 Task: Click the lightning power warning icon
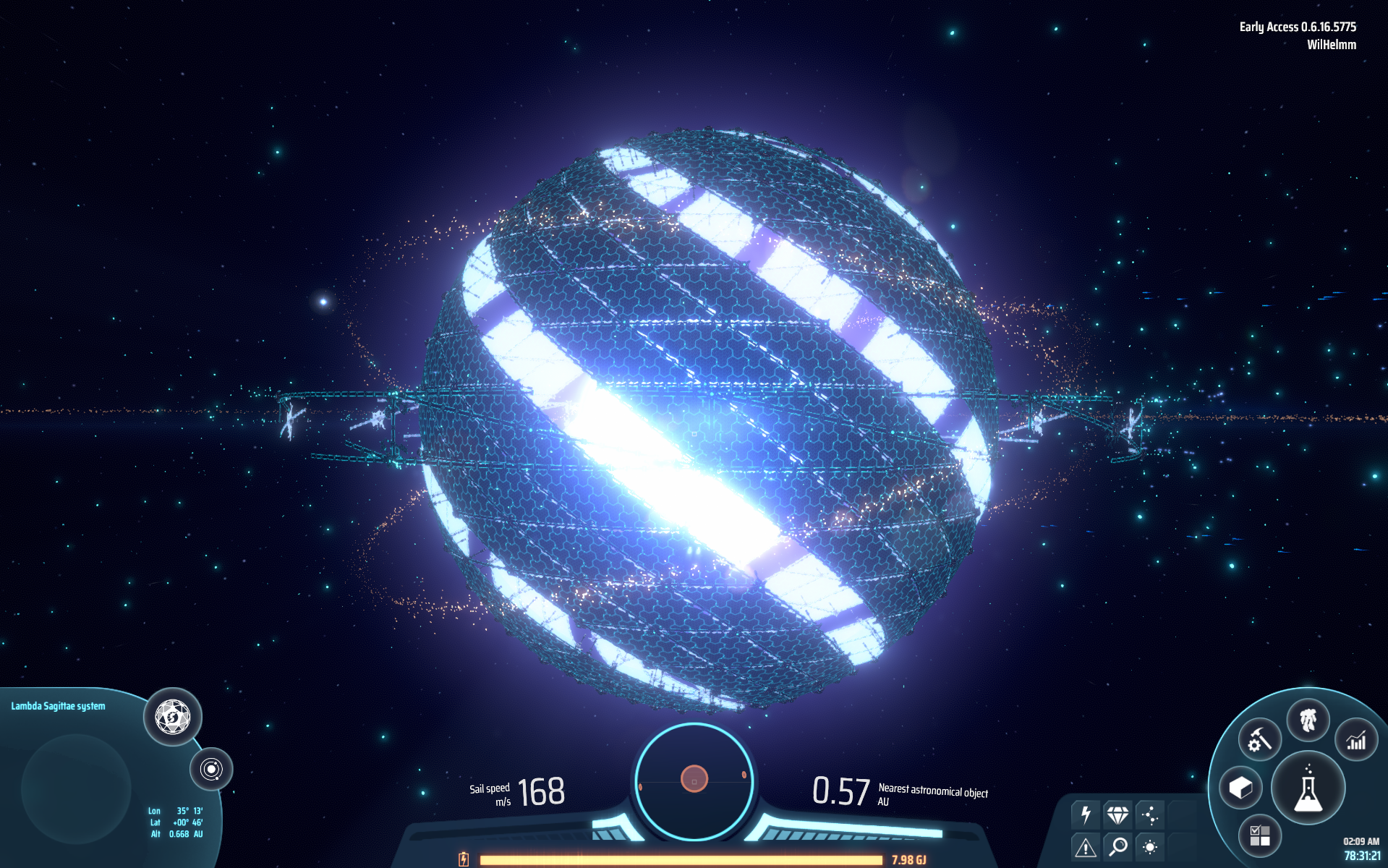1085,816
